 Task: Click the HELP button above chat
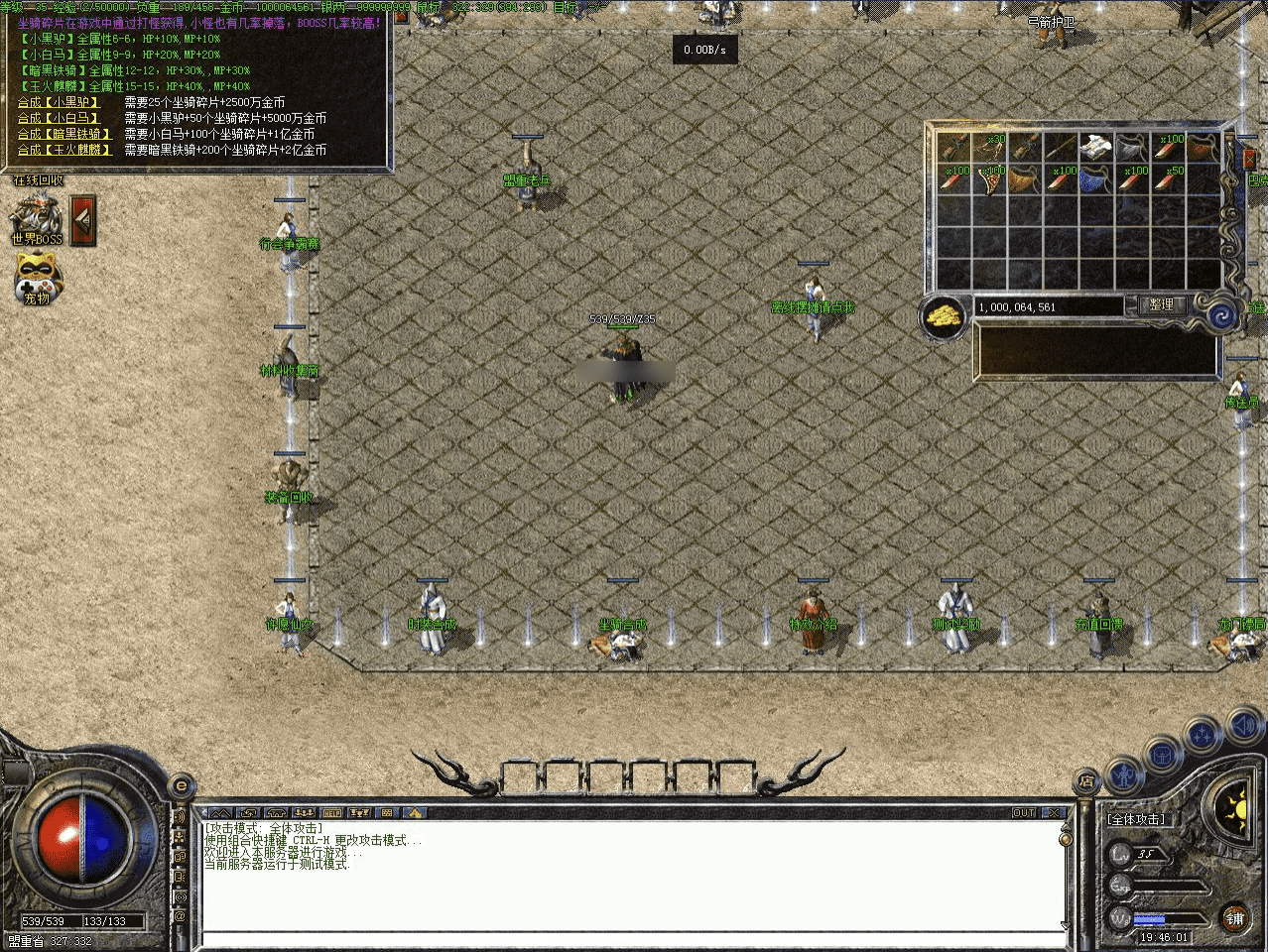click(x=332, y=813)
